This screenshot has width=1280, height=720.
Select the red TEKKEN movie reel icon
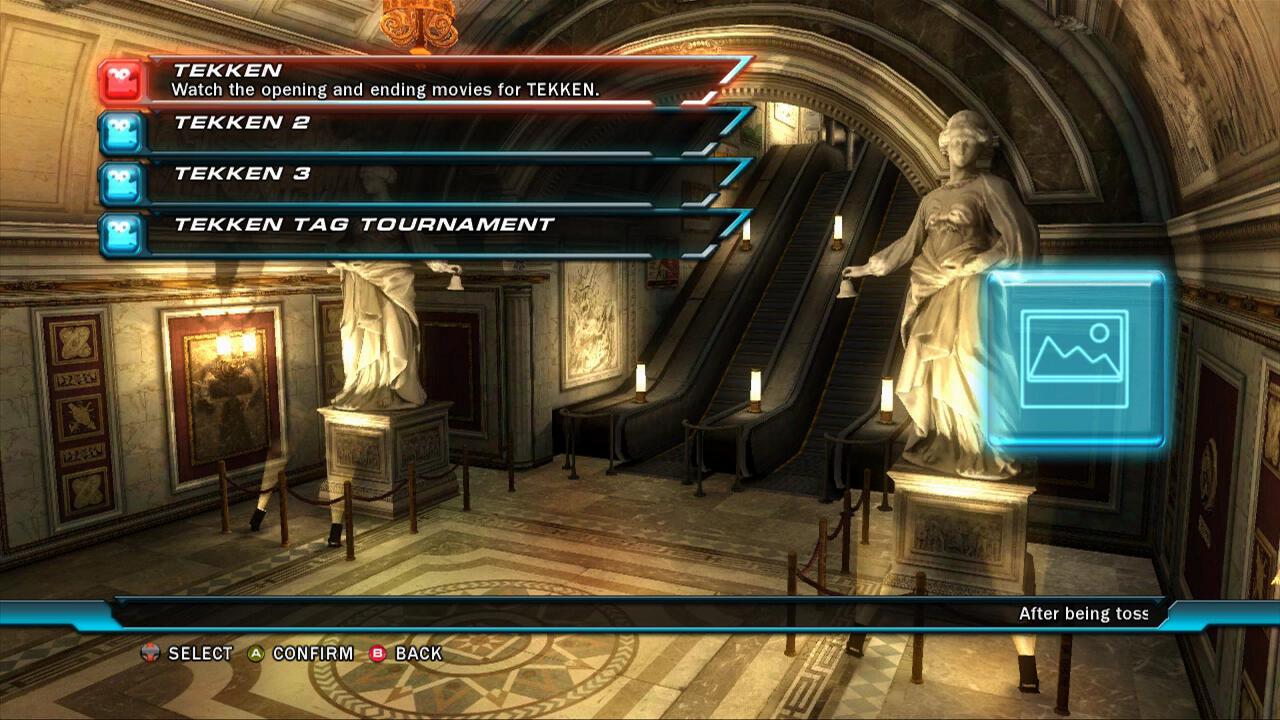[x=123, y=82]
